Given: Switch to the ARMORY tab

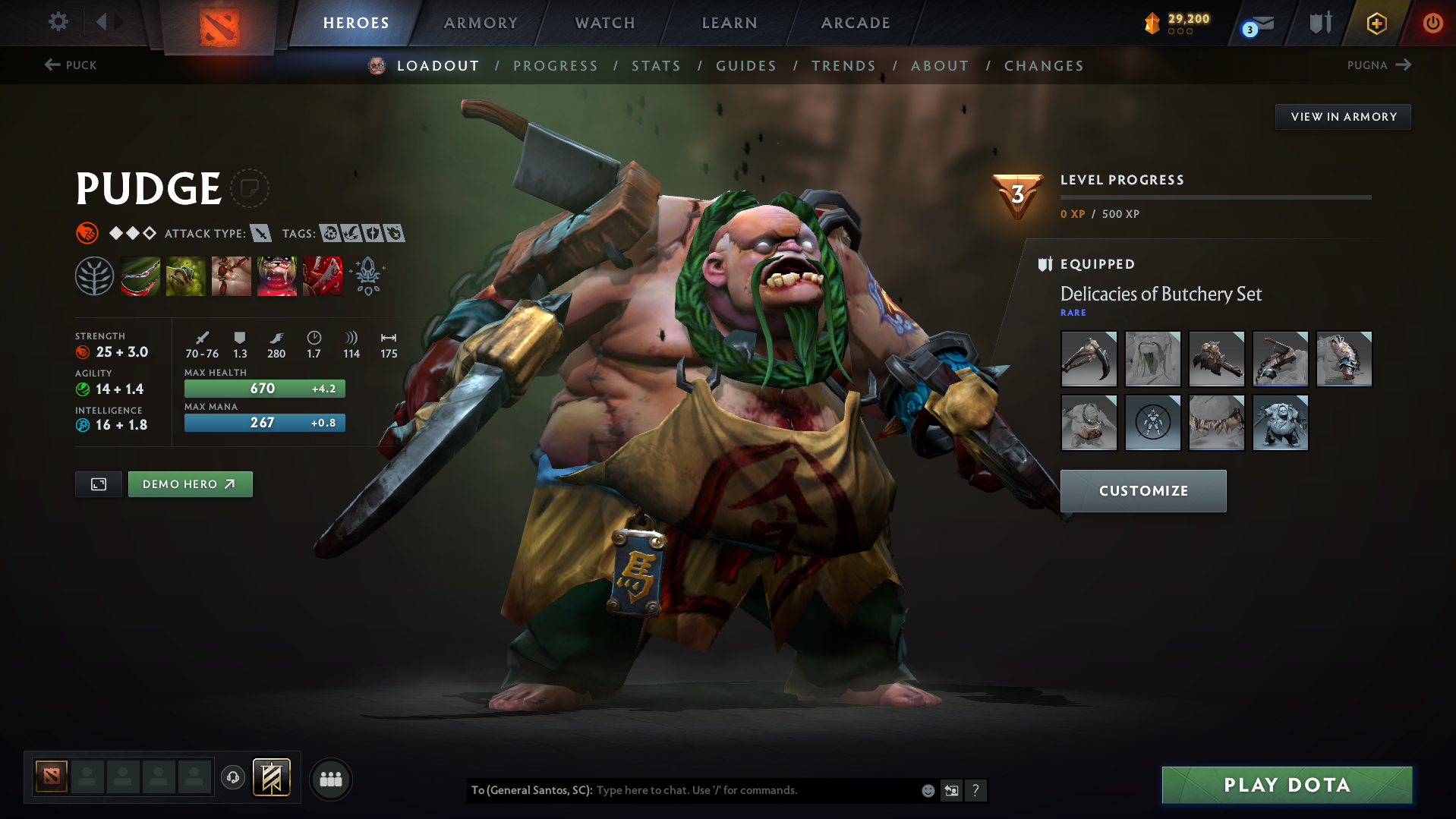Looking at the screenshot, I should tap(481, 22).
